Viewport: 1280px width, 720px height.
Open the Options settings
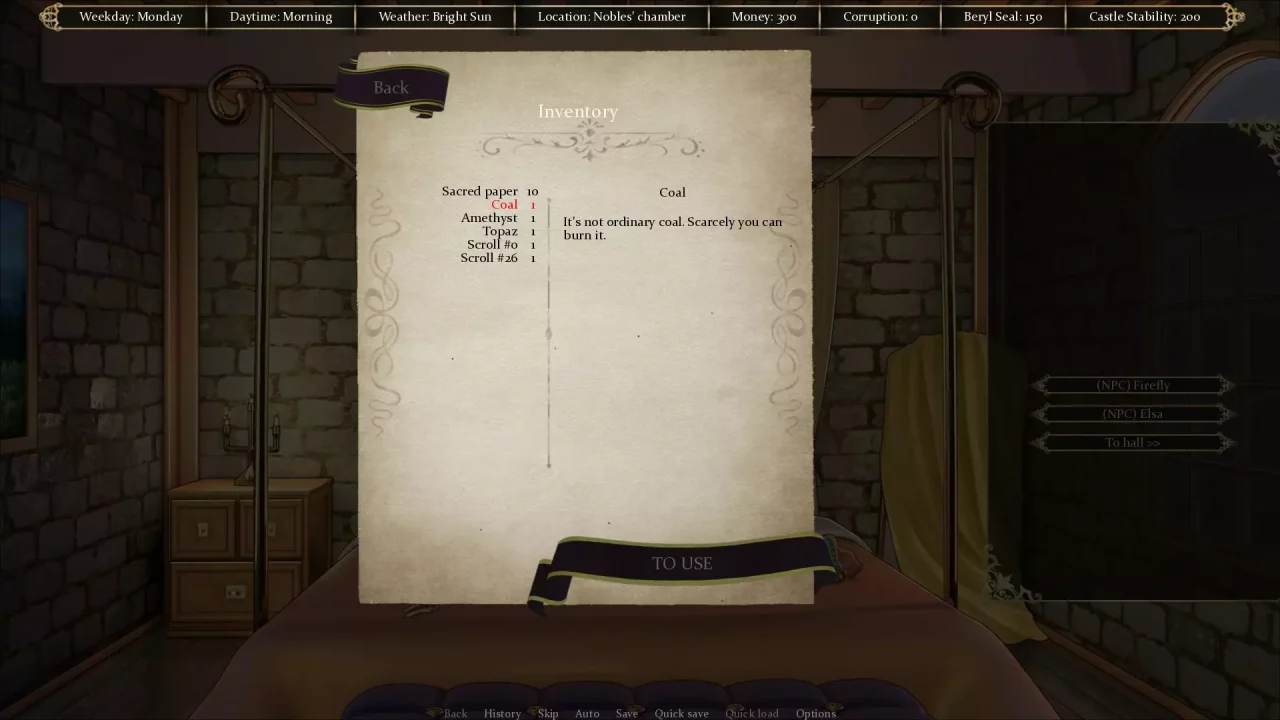815,713
